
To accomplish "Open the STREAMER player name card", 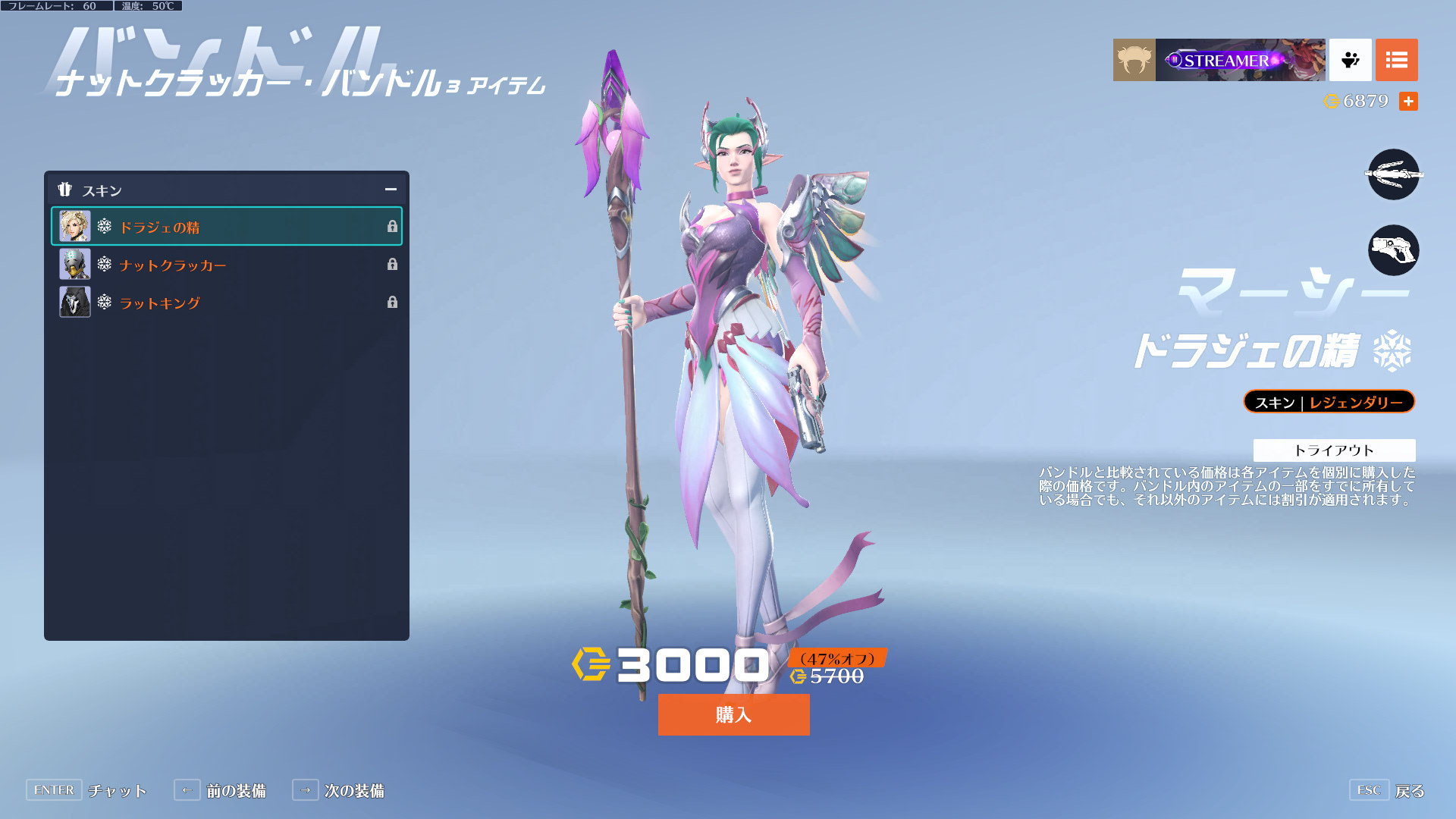I will tap(1240, 60).
